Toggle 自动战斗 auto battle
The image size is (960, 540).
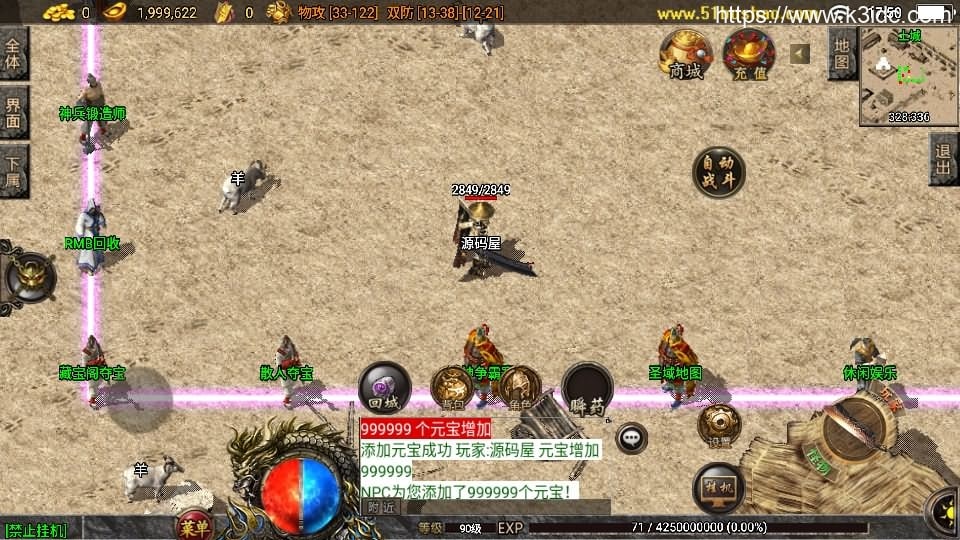click(719, 172)
